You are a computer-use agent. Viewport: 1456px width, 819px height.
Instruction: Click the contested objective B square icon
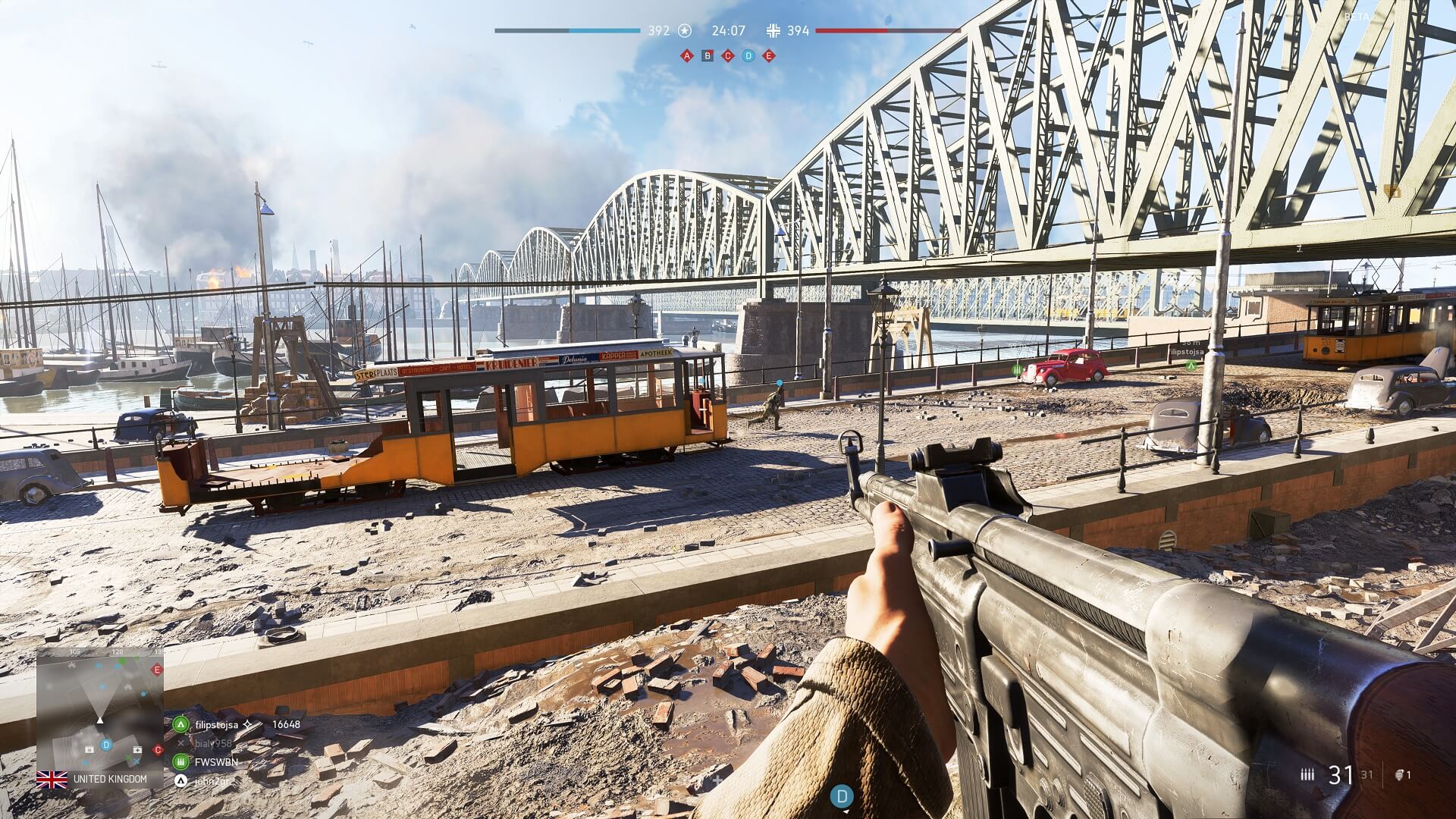click(708, 55)
